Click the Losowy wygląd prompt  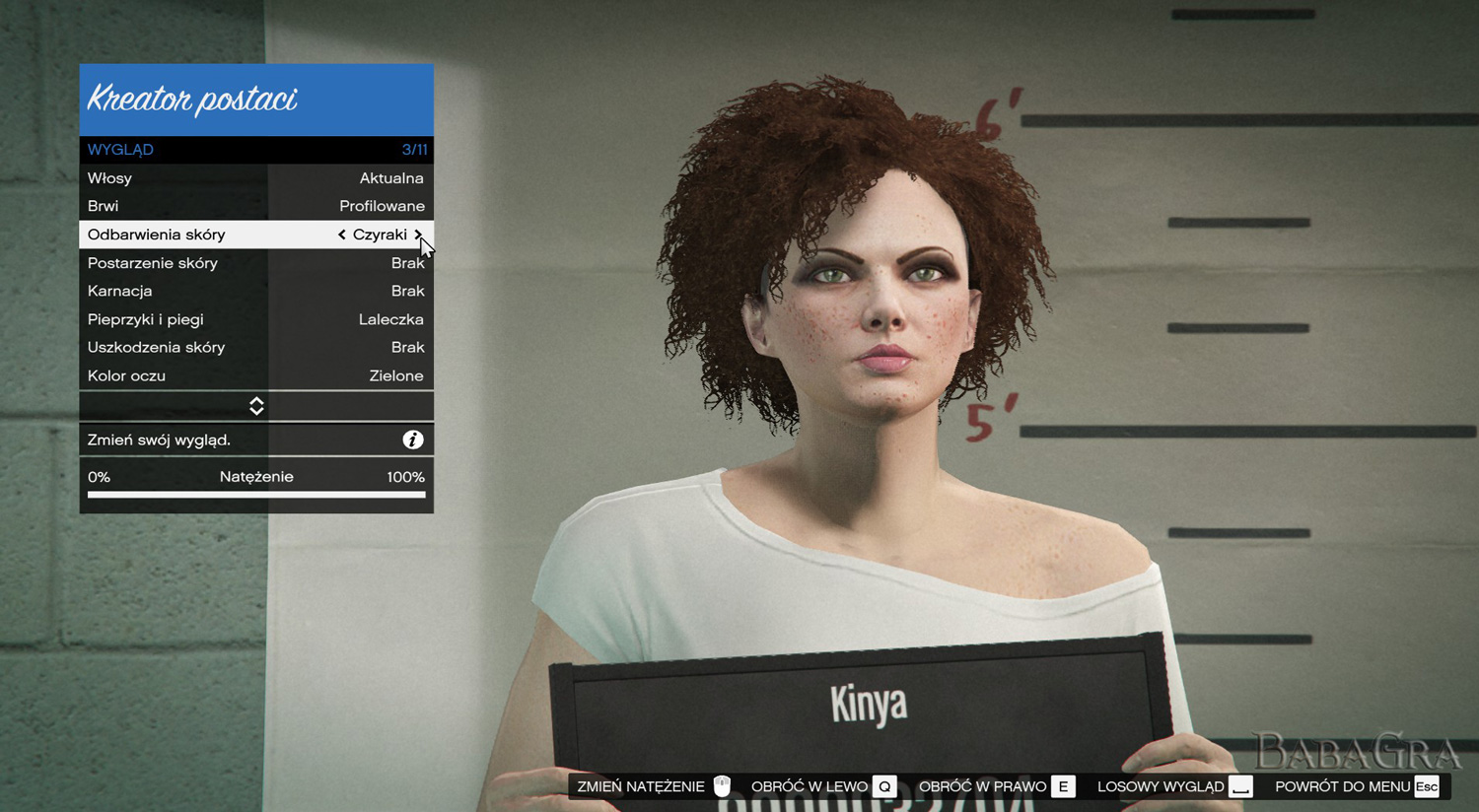[x=1173, y=786]
